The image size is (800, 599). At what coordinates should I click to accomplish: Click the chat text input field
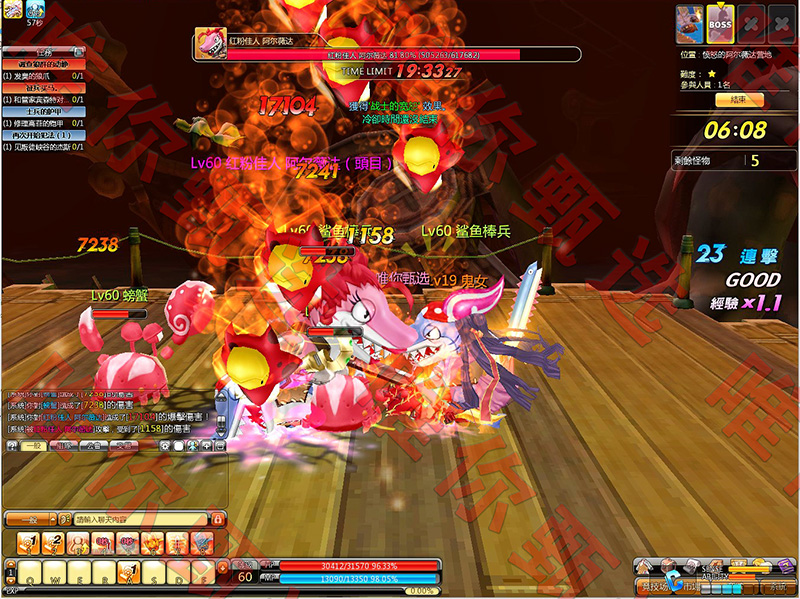click(x=140, y=519)
